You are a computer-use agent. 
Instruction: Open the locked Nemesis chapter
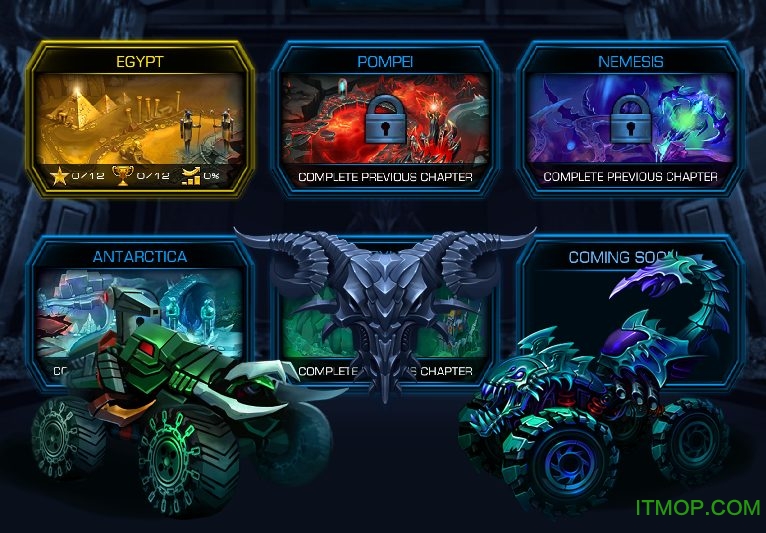pos(630,117)
